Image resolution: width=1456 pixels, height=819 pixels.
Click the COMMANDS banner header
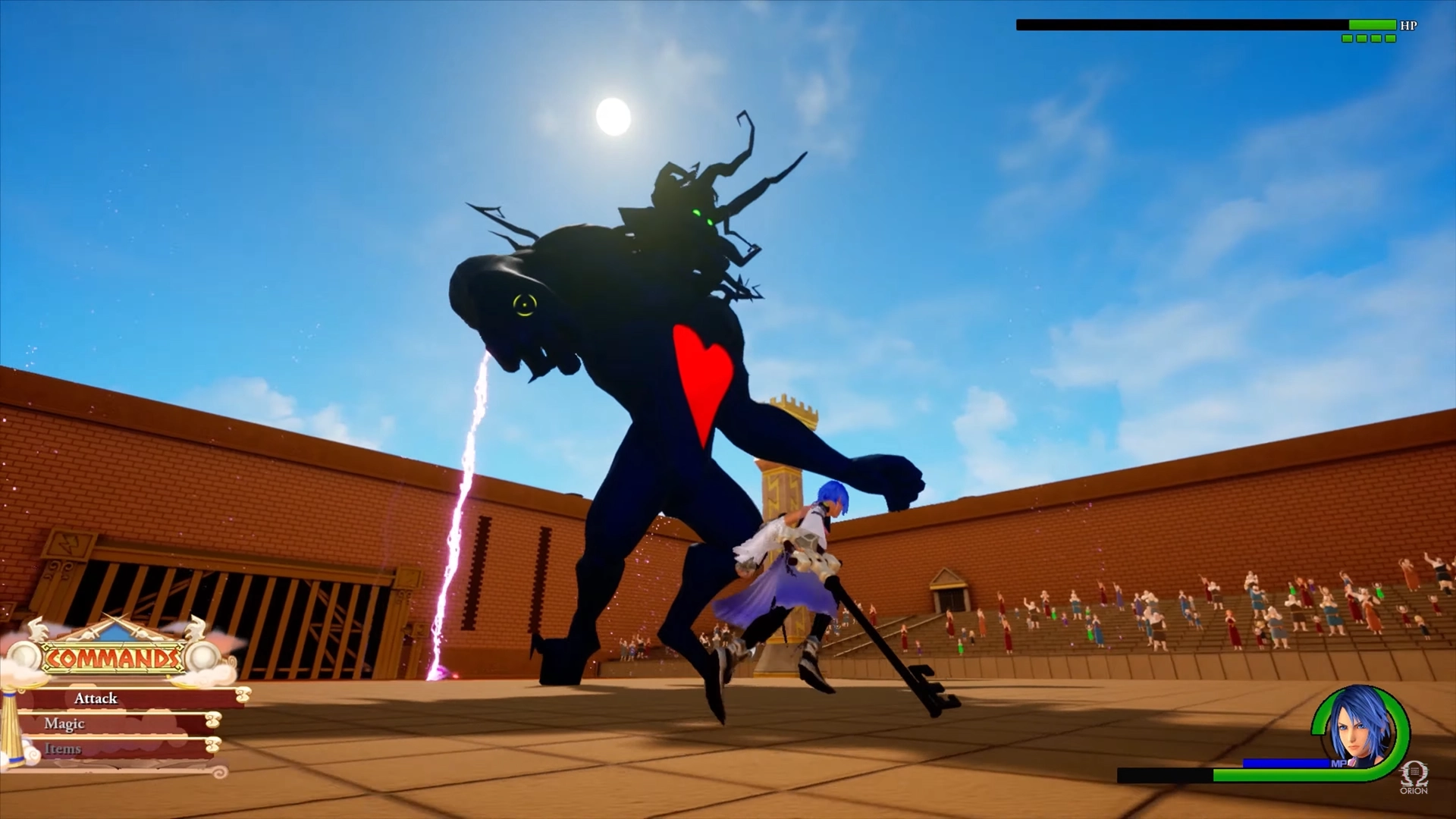pos(114,657)
